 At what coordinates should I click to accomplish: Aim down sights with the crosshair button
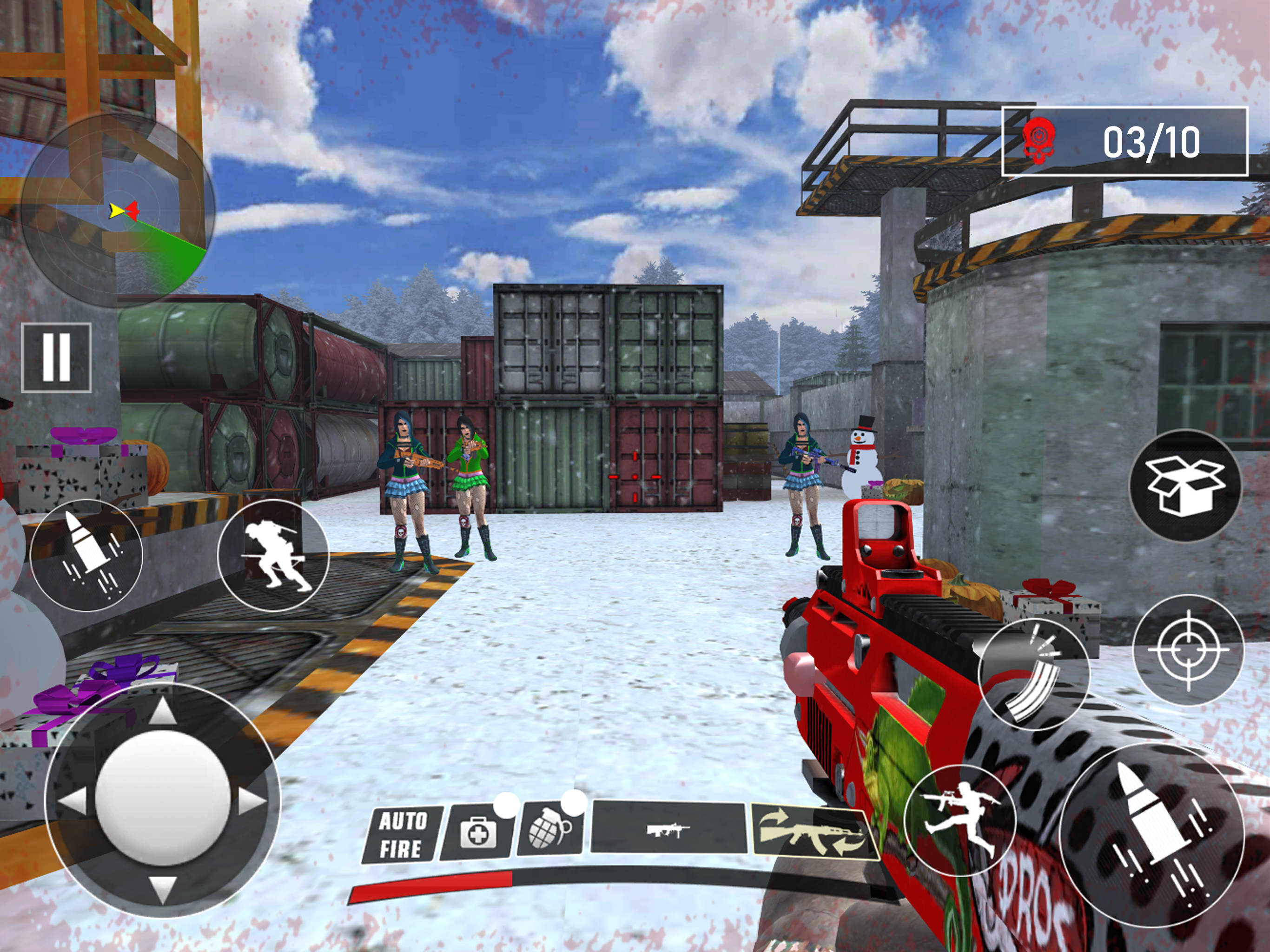(1187, 650)
